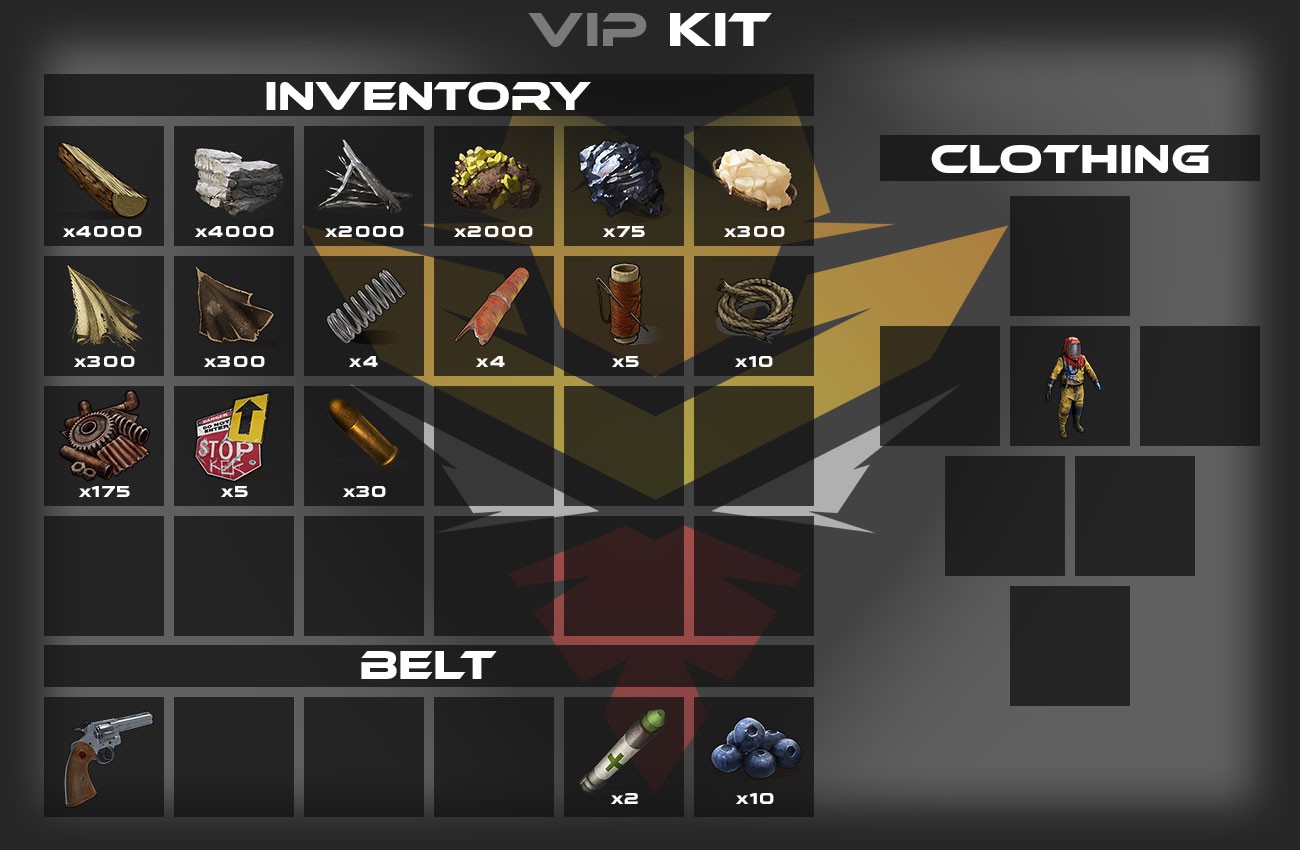Screen dimensions: 1300x850
Task: Select the x175 metal gears scrap
Action: coord(104,440)
